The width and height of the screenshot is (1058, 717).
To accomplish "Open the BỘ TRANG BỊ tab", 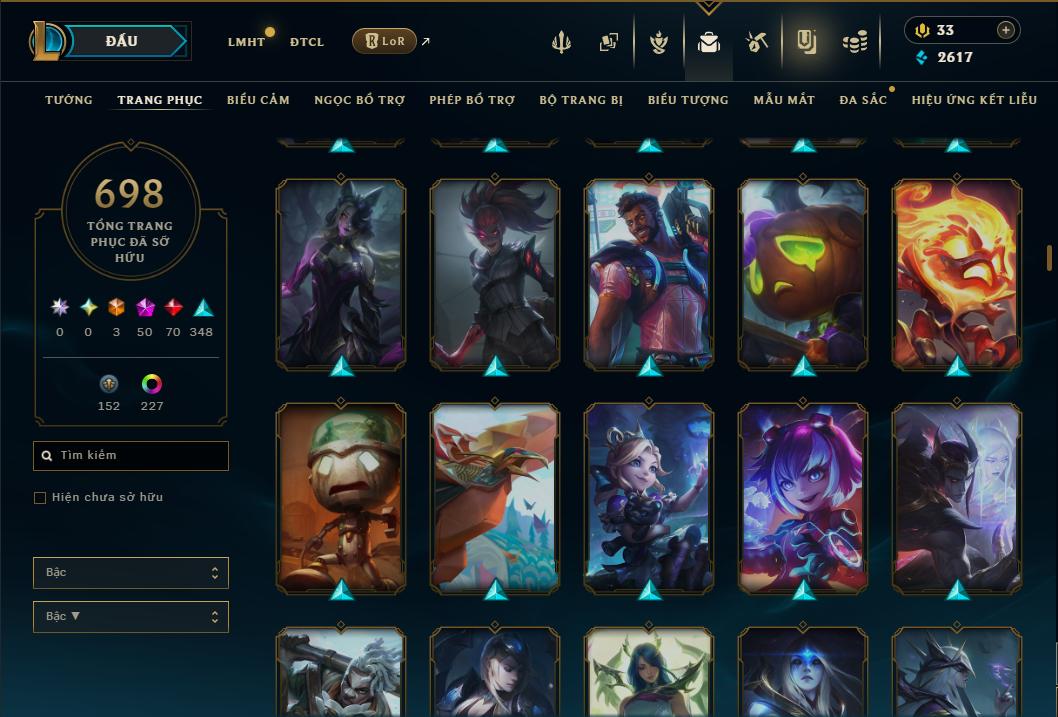I will pos(581,100).
